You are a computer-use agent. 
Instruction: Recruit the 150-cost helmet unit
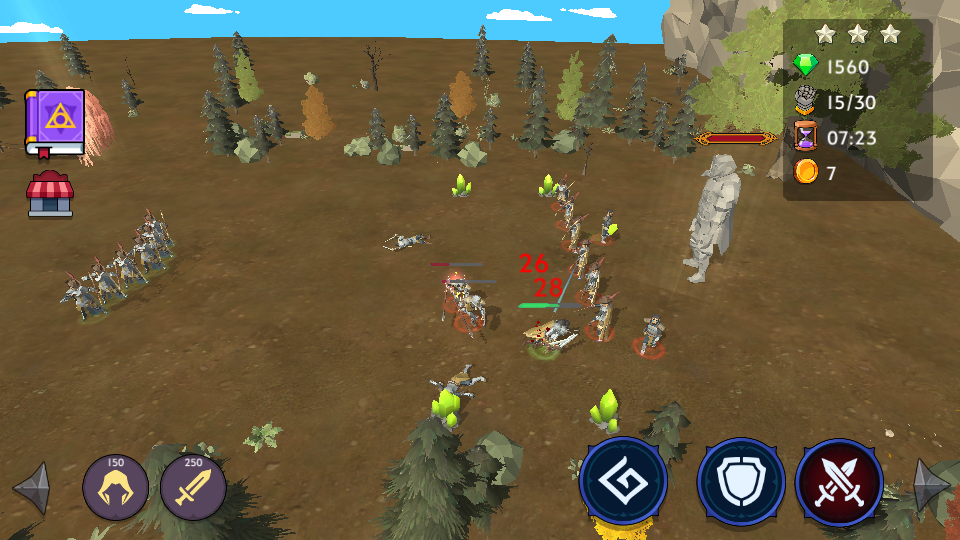(x=116, y=488)
